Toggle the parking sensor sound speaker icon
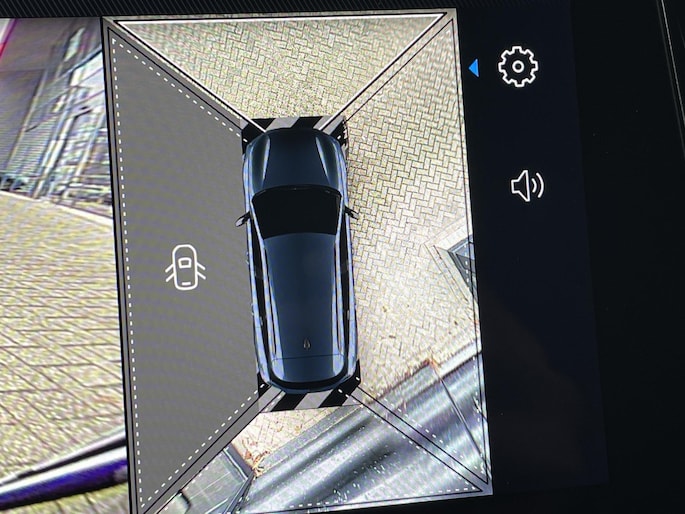685x514 pixels. 527,186
